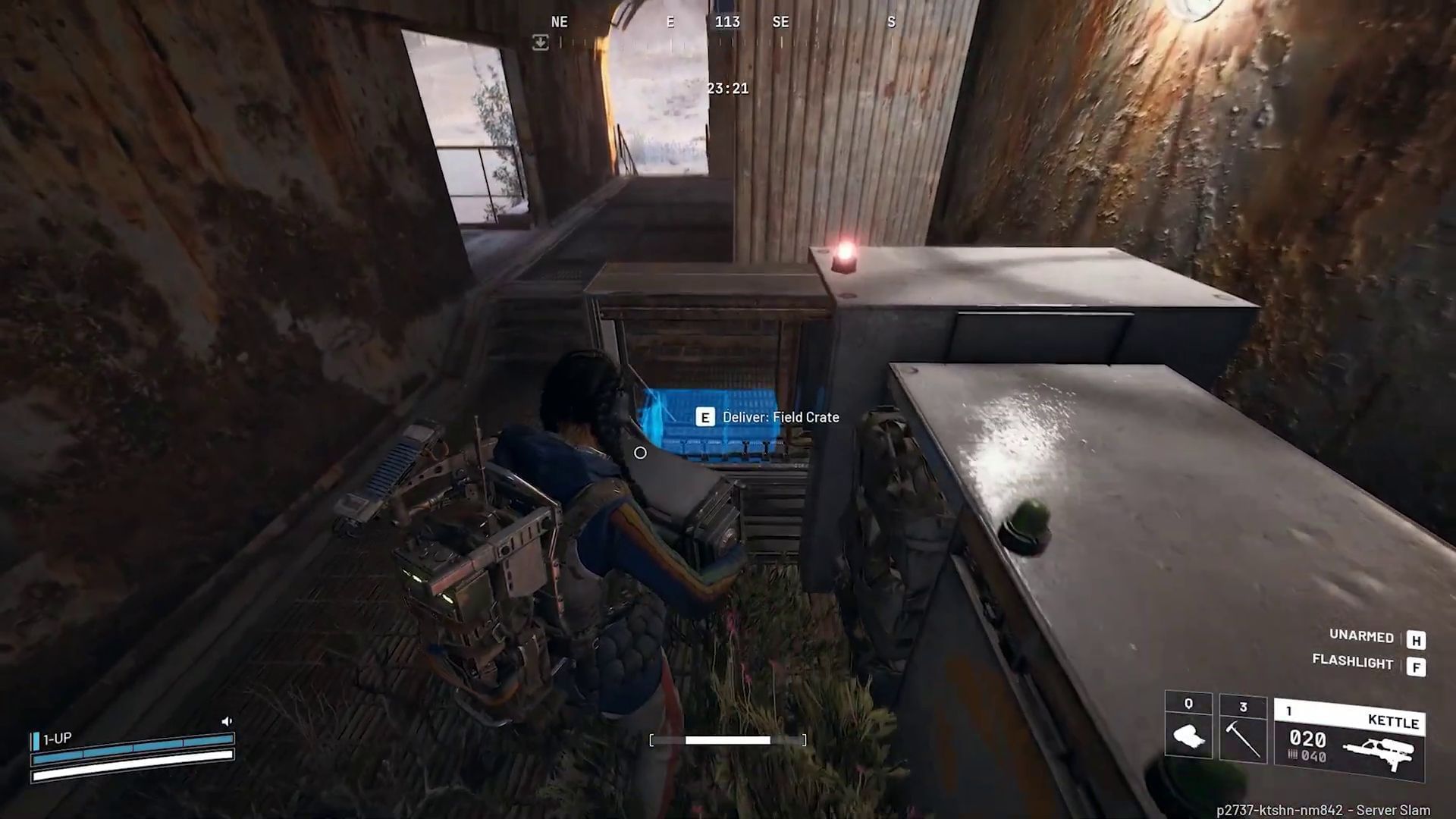Select the NE direction on the compass bar
The width and height of the screenshot is (1456, 819).
click(560, 22)
